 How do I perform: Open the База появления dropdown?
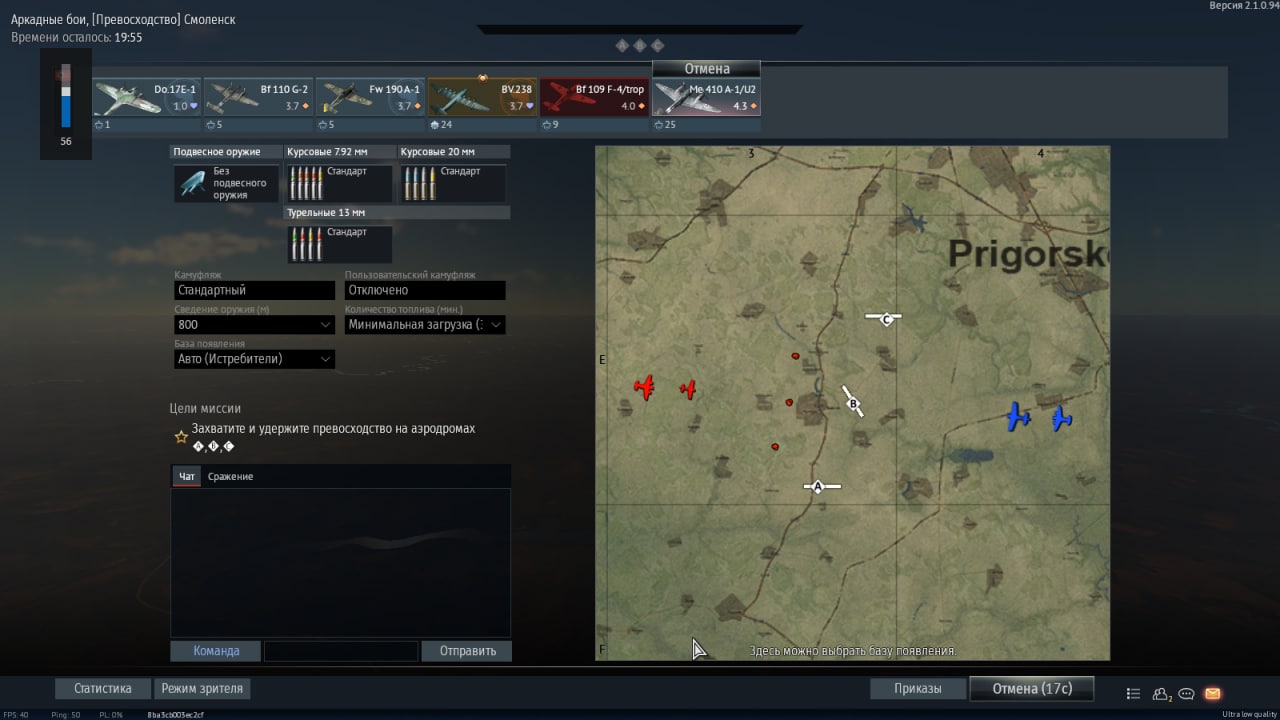point(254,359)
